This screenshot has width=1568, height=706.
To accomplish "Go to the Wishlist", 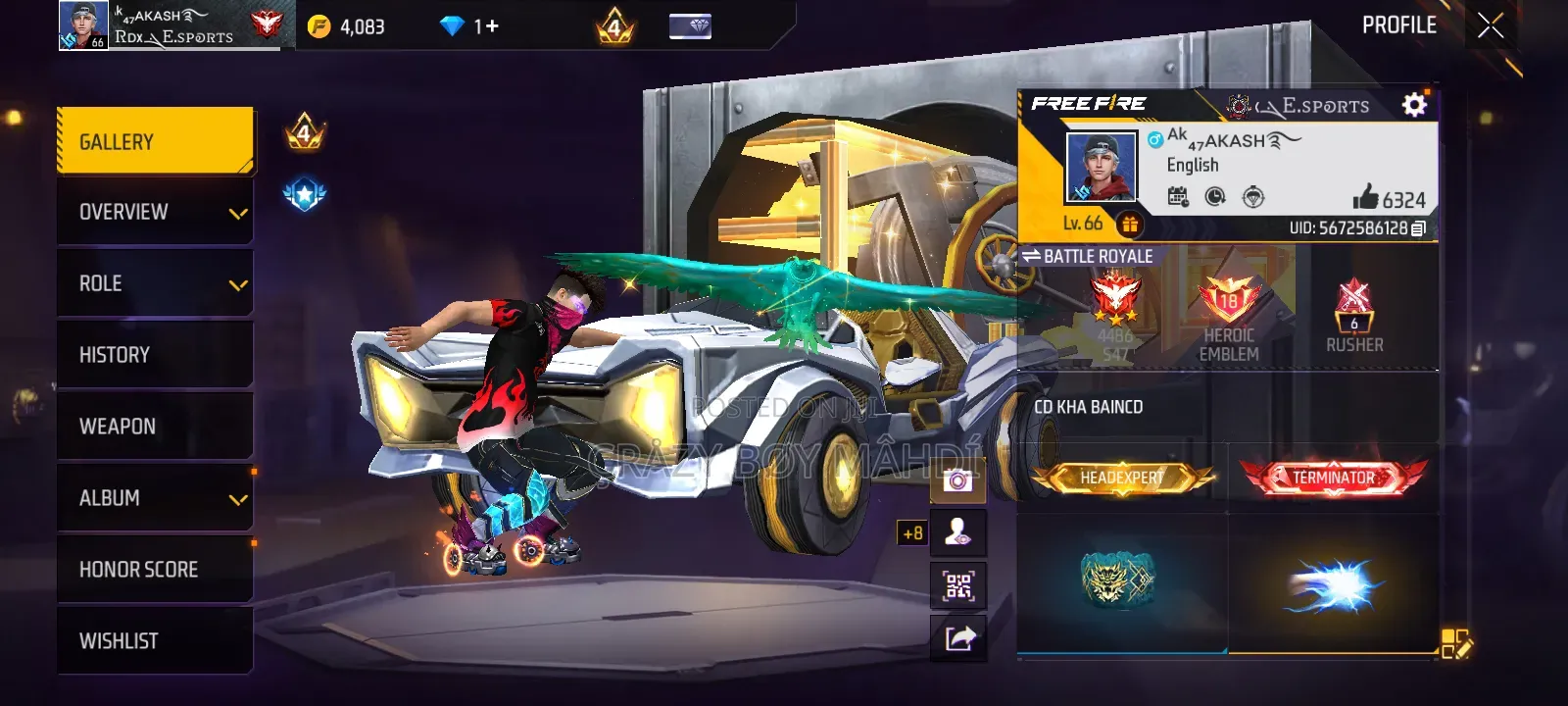I will pyautogui.click(x=155, y=641).
